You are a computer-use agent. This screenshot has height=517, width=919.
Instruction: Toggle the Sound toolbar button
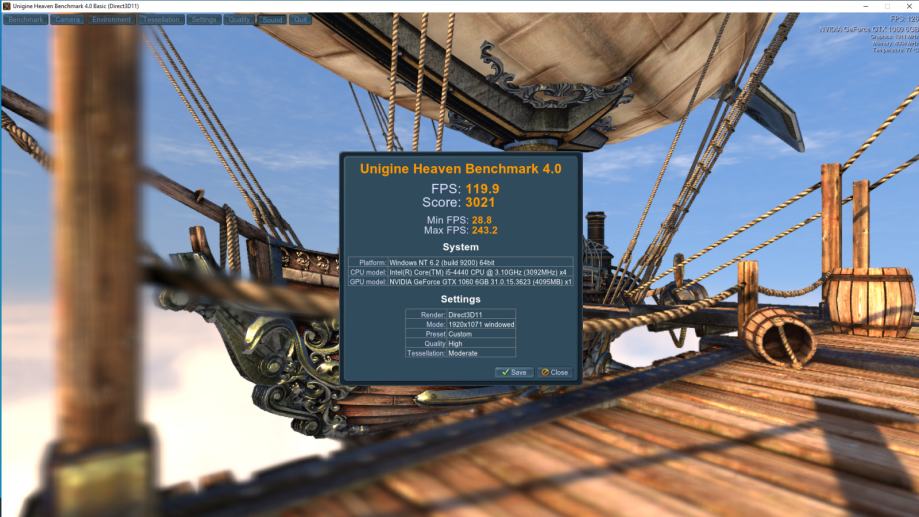pyautogui.click(x=272, y=19)
